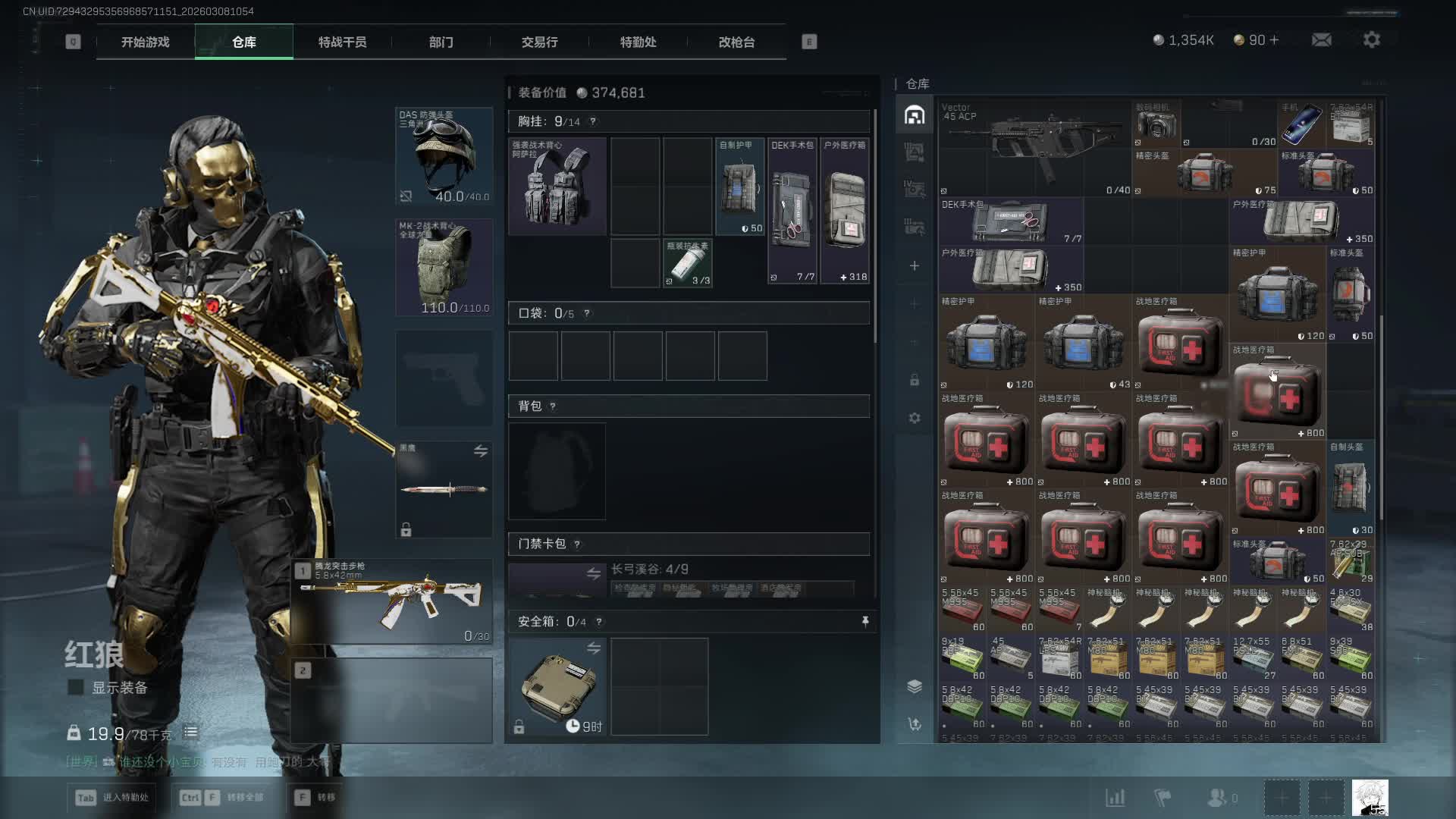Open settings via the gear icon
Viewport: 1456px width, 819px height.
pyautogui.click(x=1371, y=40)
